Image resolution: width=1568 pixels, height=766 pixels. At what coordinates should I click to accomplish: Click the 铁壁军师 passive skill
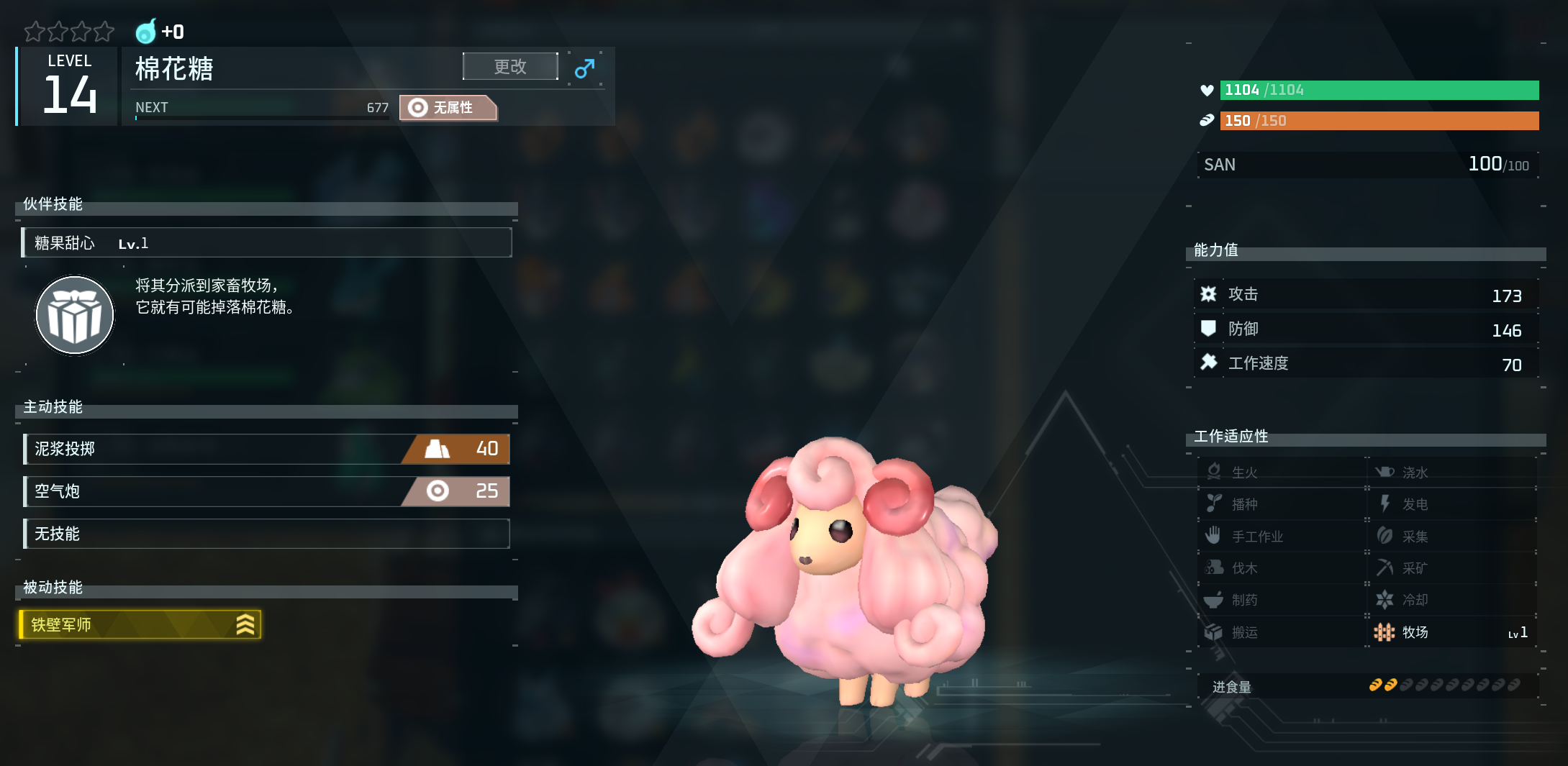tap(140, 624)
